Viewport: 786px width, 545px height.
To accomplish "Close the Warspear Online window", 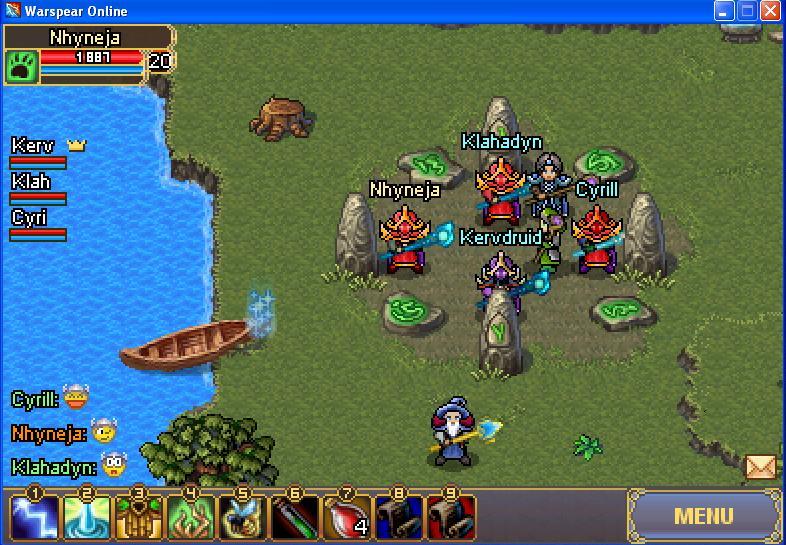I will tap(770, 11).
